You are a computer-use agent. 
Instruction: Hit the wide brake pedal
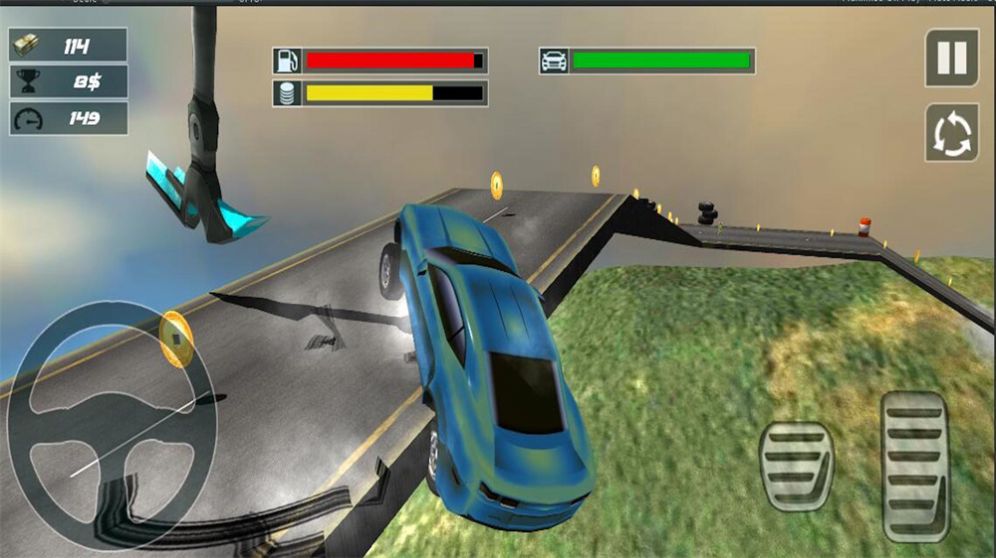pos(796,466)
